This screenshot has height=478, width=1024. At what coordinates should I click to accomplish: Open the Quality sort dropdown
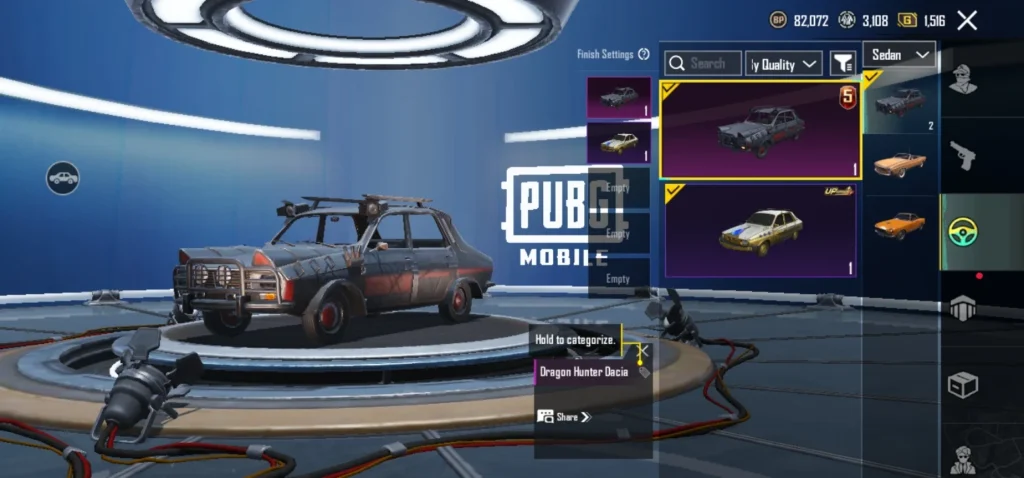pos(784,64)
